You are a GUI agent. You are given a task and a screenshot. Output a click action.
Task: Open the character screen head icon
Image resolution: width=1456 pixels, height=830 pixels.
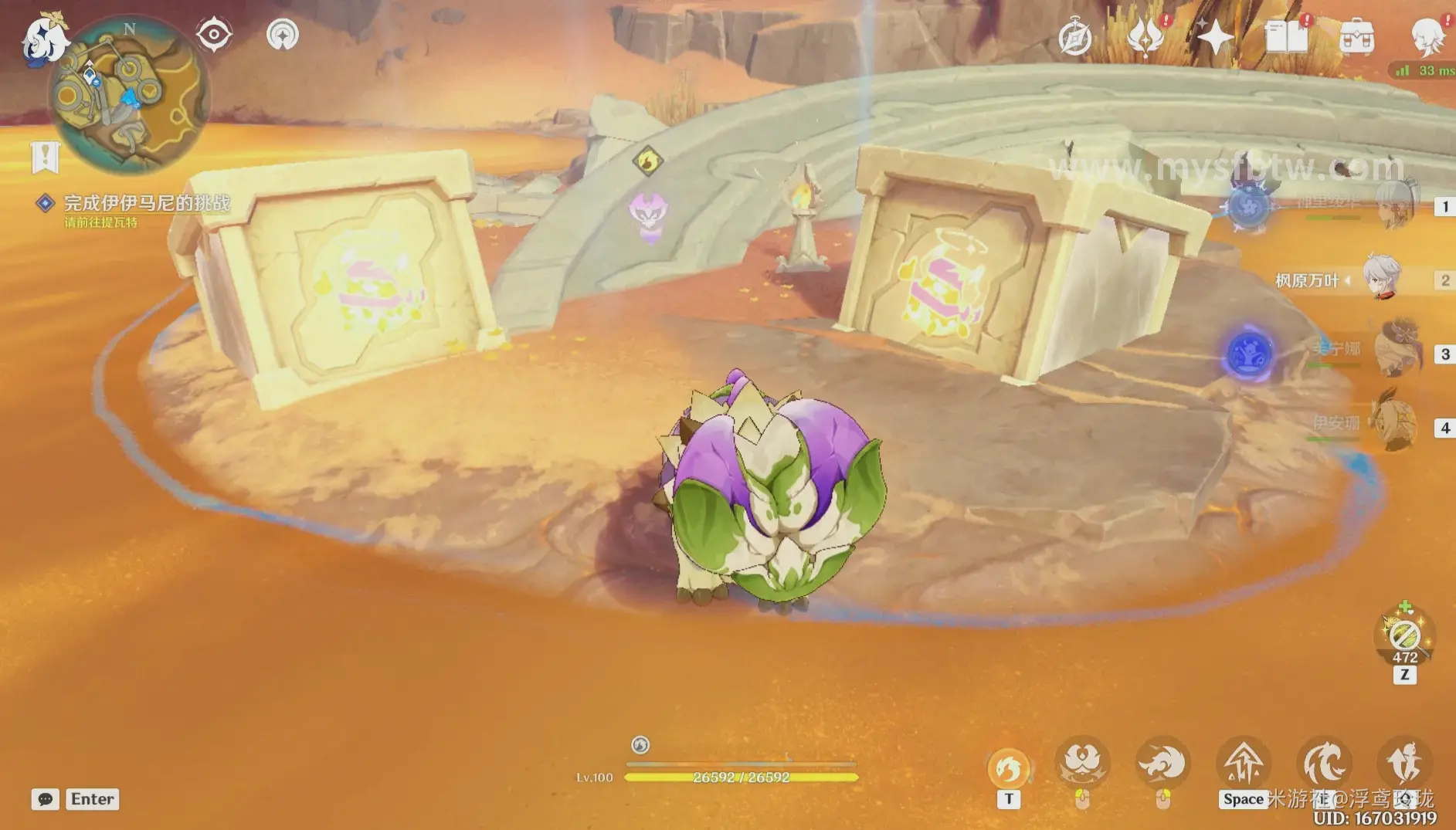(x=1426, y=37)
